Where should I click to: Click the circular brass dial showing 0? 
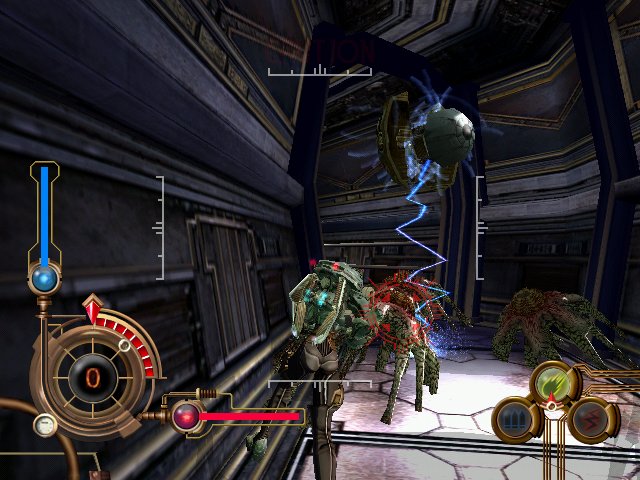coord(92,378)
